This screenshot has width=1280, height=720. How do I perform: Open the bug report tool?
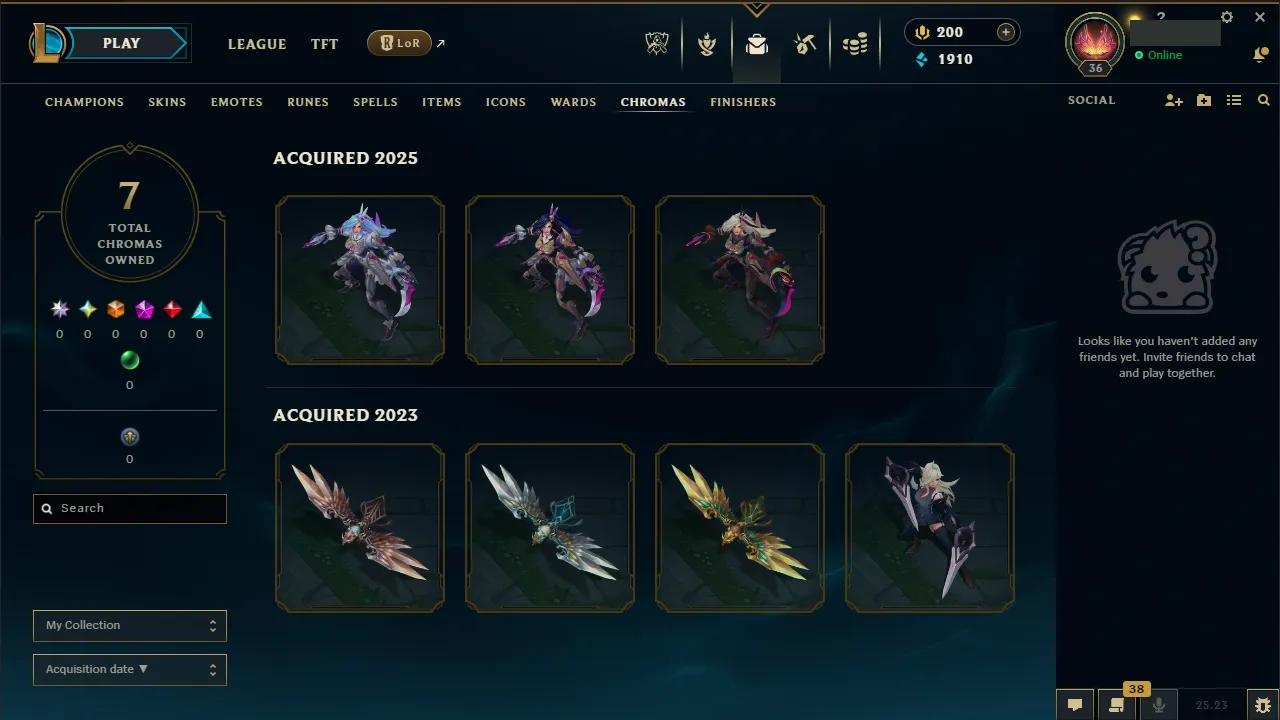click(x=1263, y=706)
